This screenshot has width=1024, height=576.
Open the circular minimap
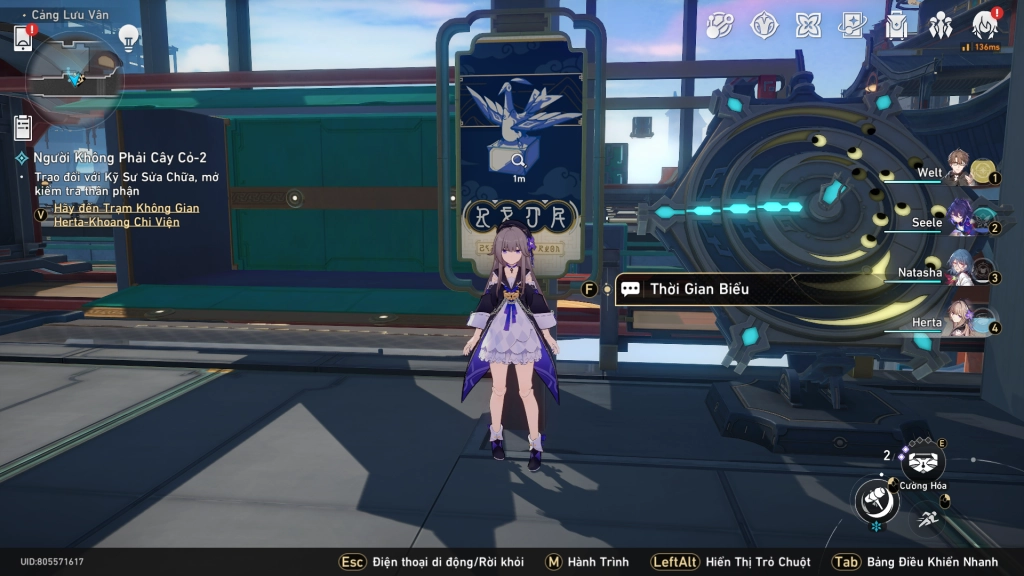point(74,77)
